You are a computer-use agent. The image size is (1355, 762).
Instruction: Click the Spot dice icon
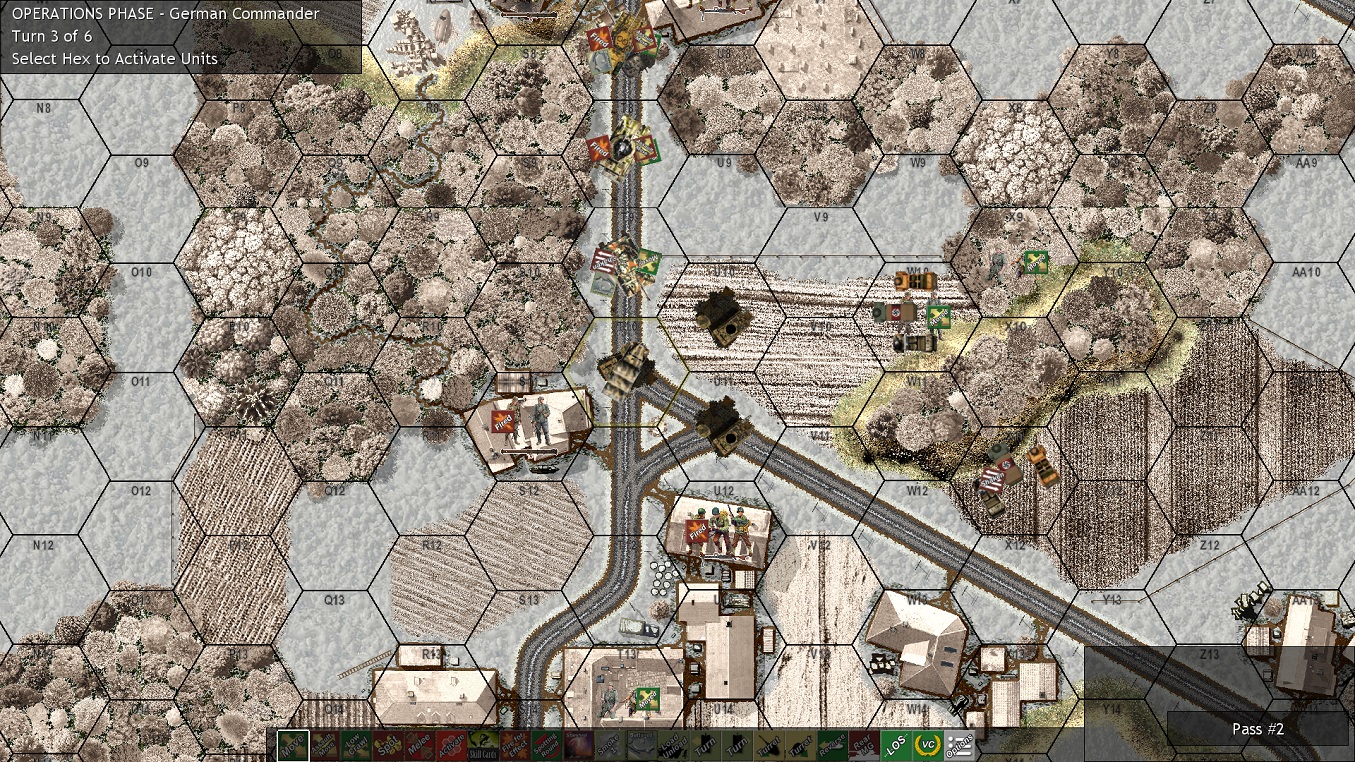click(x=388, y=745)
